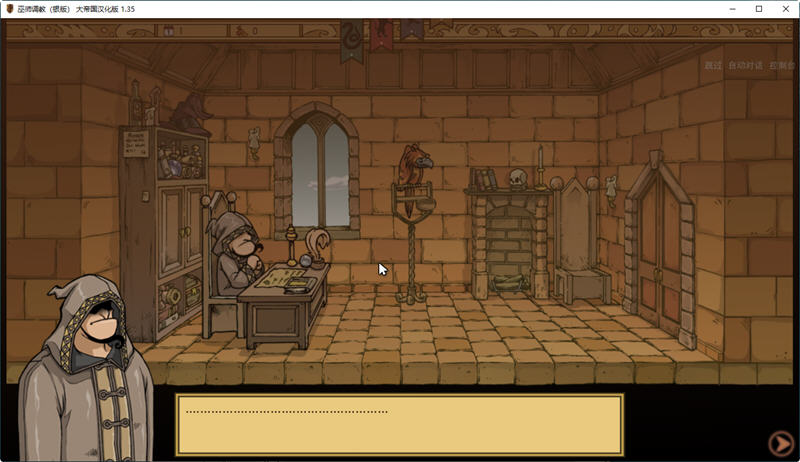Toggle 自动对话 auto dialogue mode
The image size is (800, 462).
pos(745,66)
